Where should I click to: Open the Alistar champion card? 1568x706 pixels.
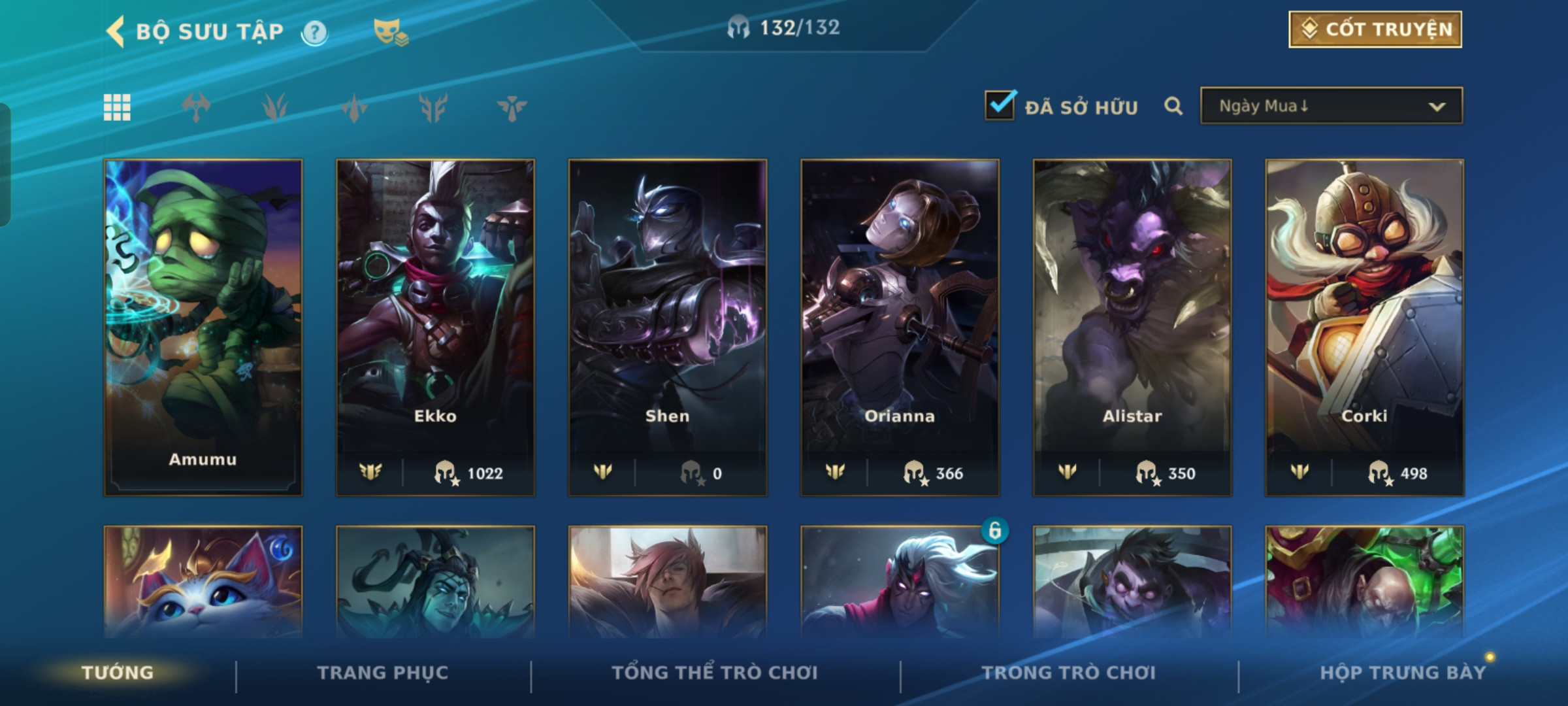(1132, 327)
